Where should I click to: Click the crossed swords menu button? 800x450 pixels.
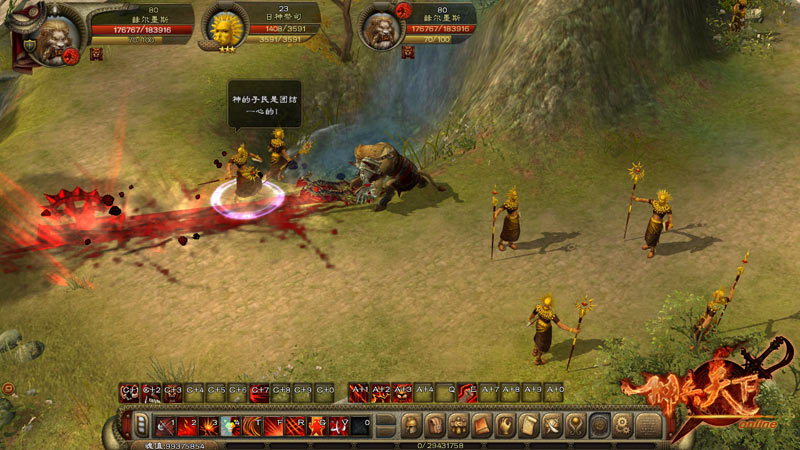pos(553,425)
